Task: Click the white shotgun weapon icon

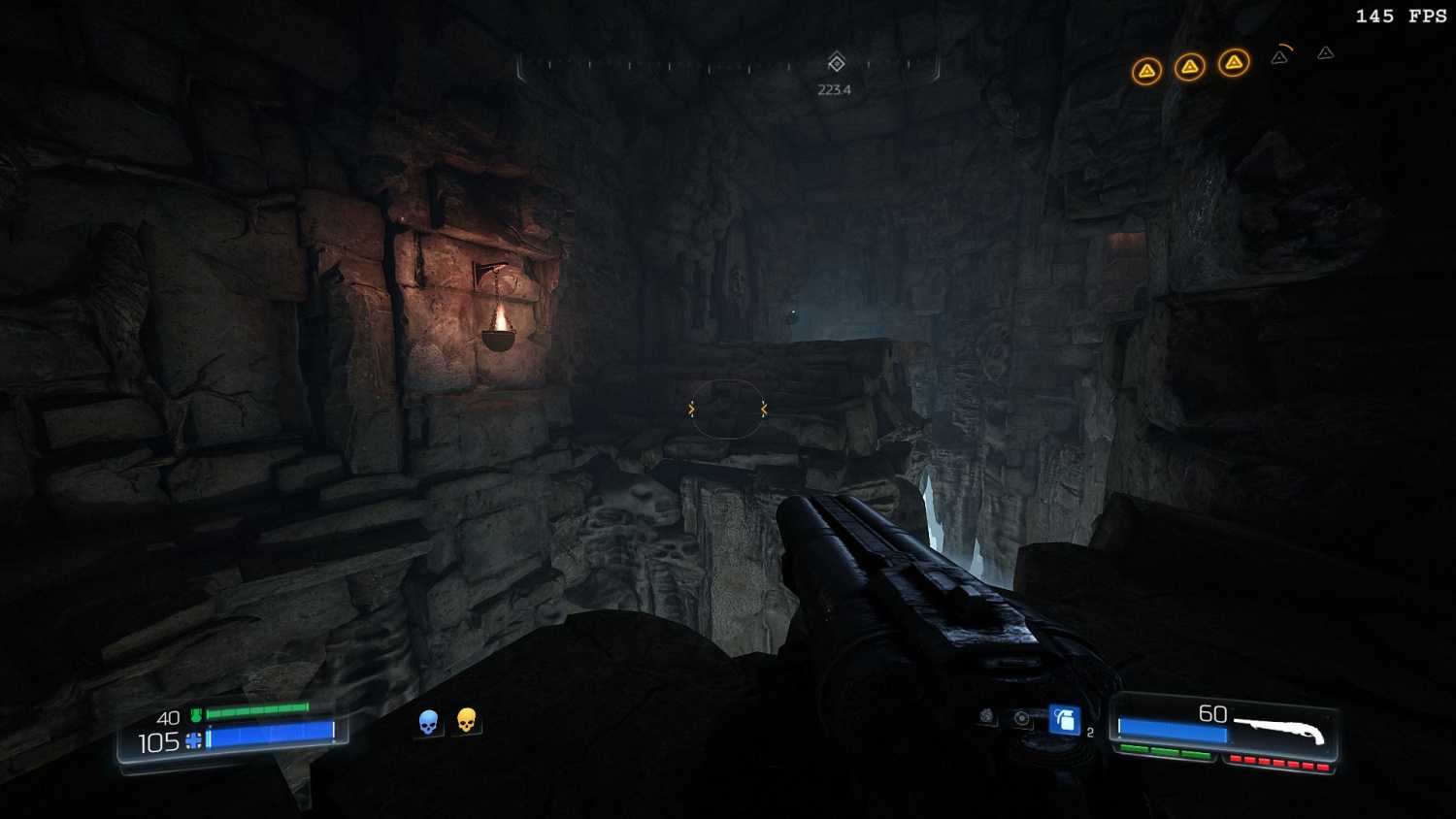Action: [x=1279, y=729]
